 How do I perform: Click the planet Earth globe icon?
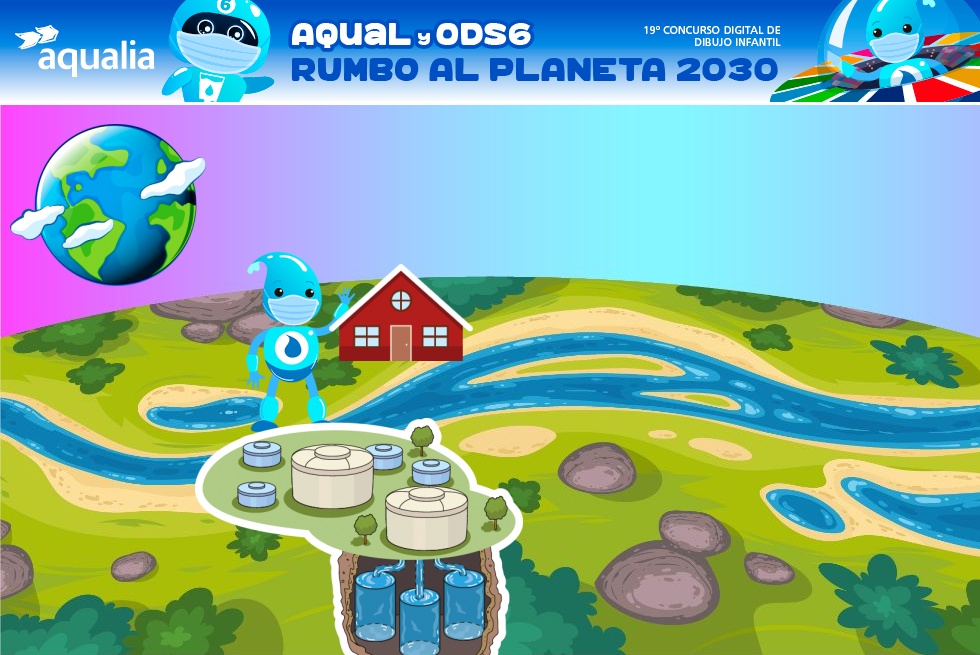[x=115, y=204]
